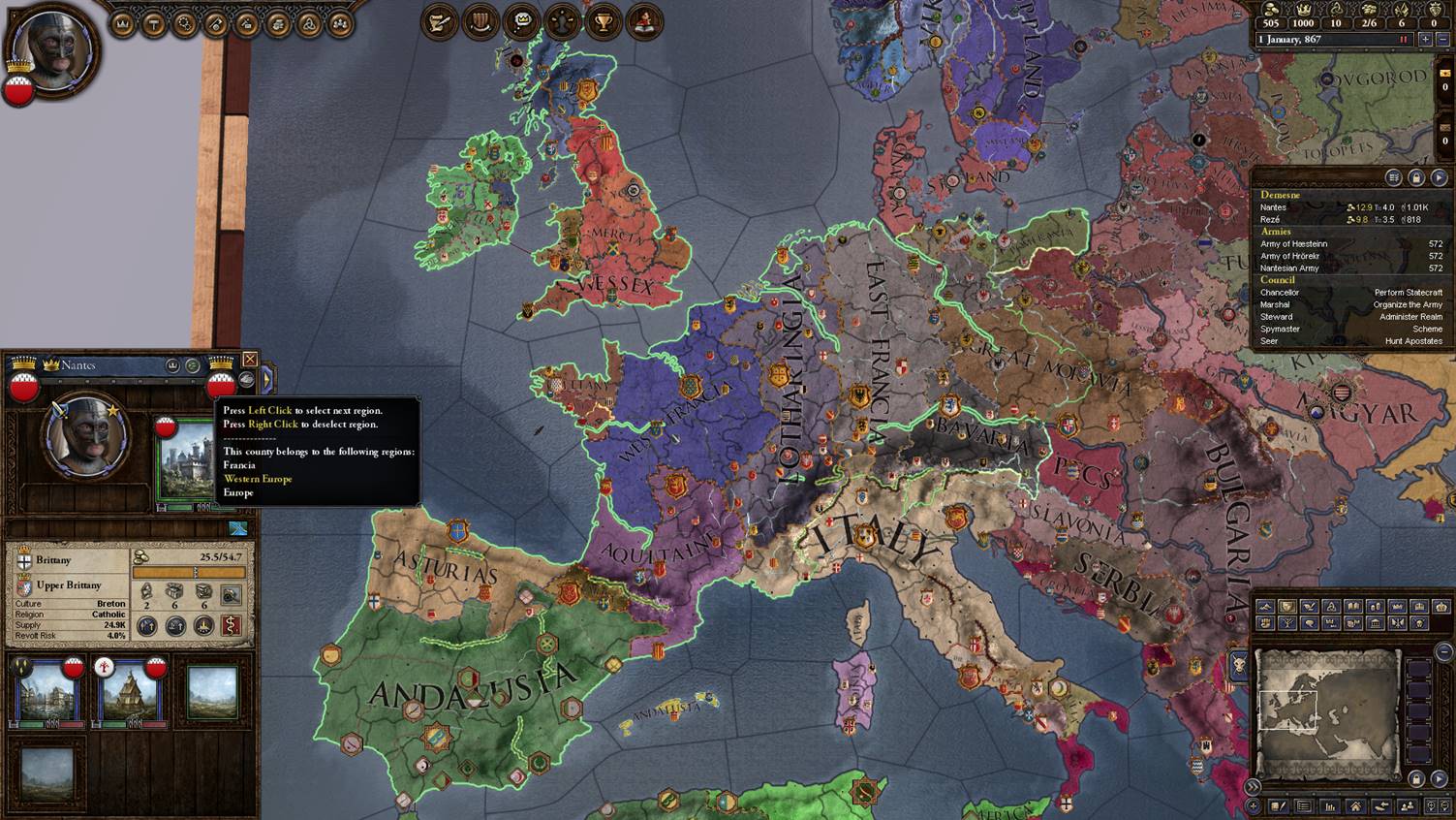
Task: Click Hunt Apostates next to Seer
Action: (x=1412, y=341)
